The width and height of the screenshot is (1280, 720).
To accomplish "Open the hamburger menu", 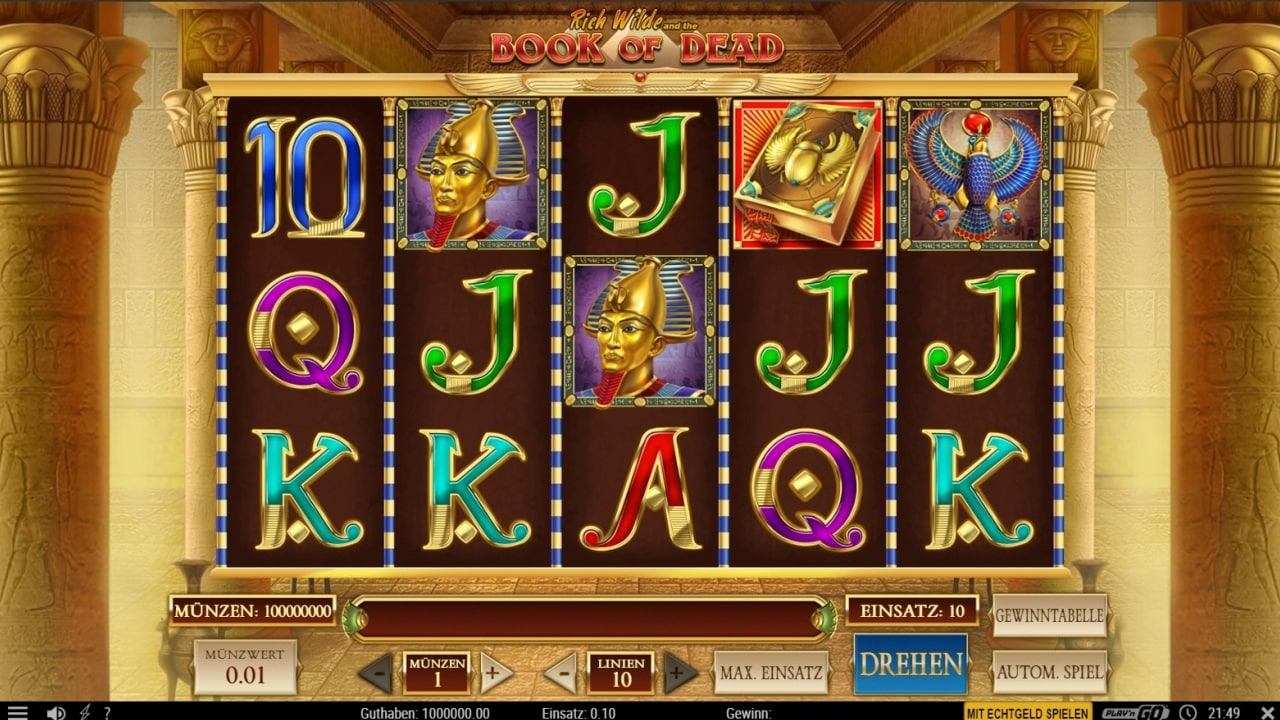I will coord(17,712).
